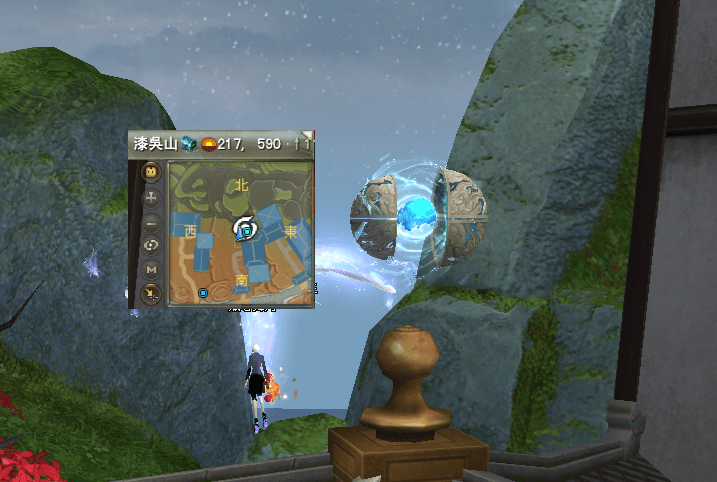This screenshot has height=482, width=717.
Task: Click the gold face icon beside minimap
Action: [151, 172]
